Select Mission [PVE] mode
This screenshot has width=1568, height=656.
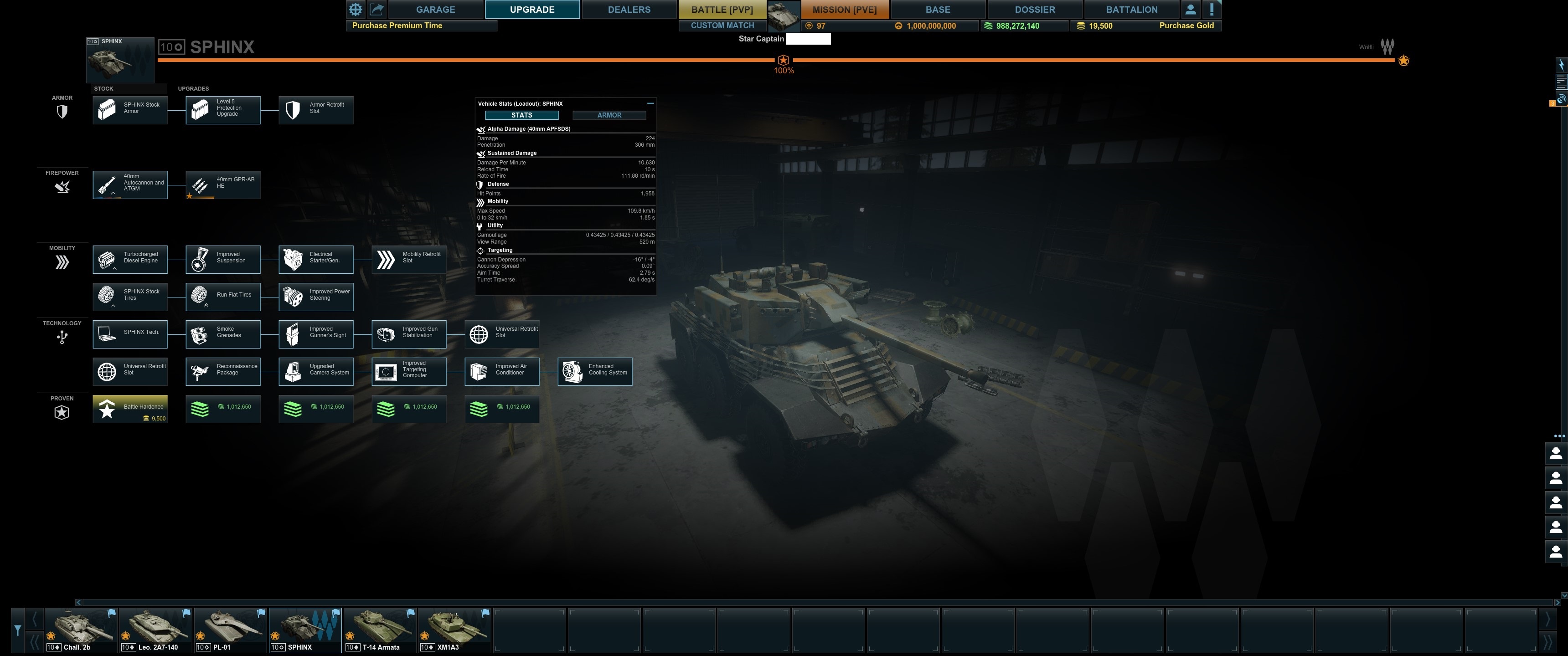pyautogui.click(x=844, y=10)
